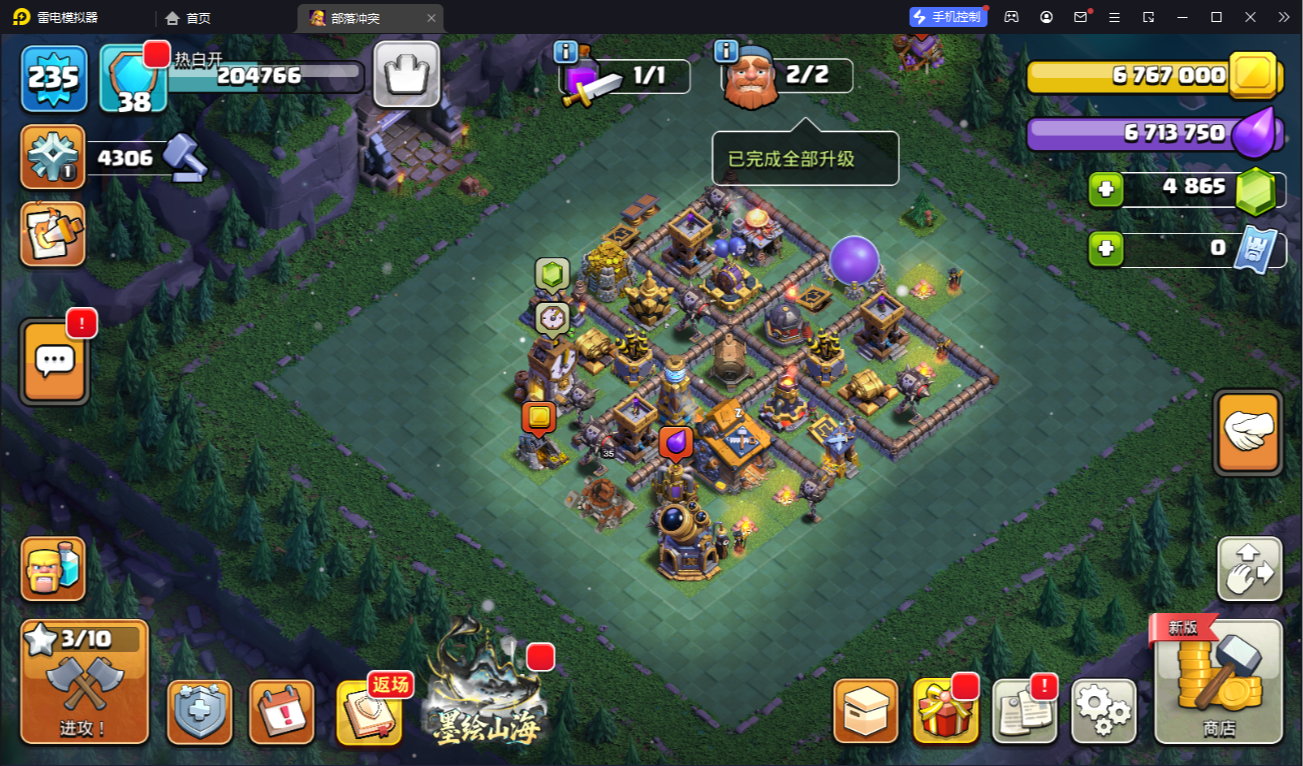This screenshot has height=766, width=1303.
Task: Show builder info next to 2/2
Action: click(726, 51)
